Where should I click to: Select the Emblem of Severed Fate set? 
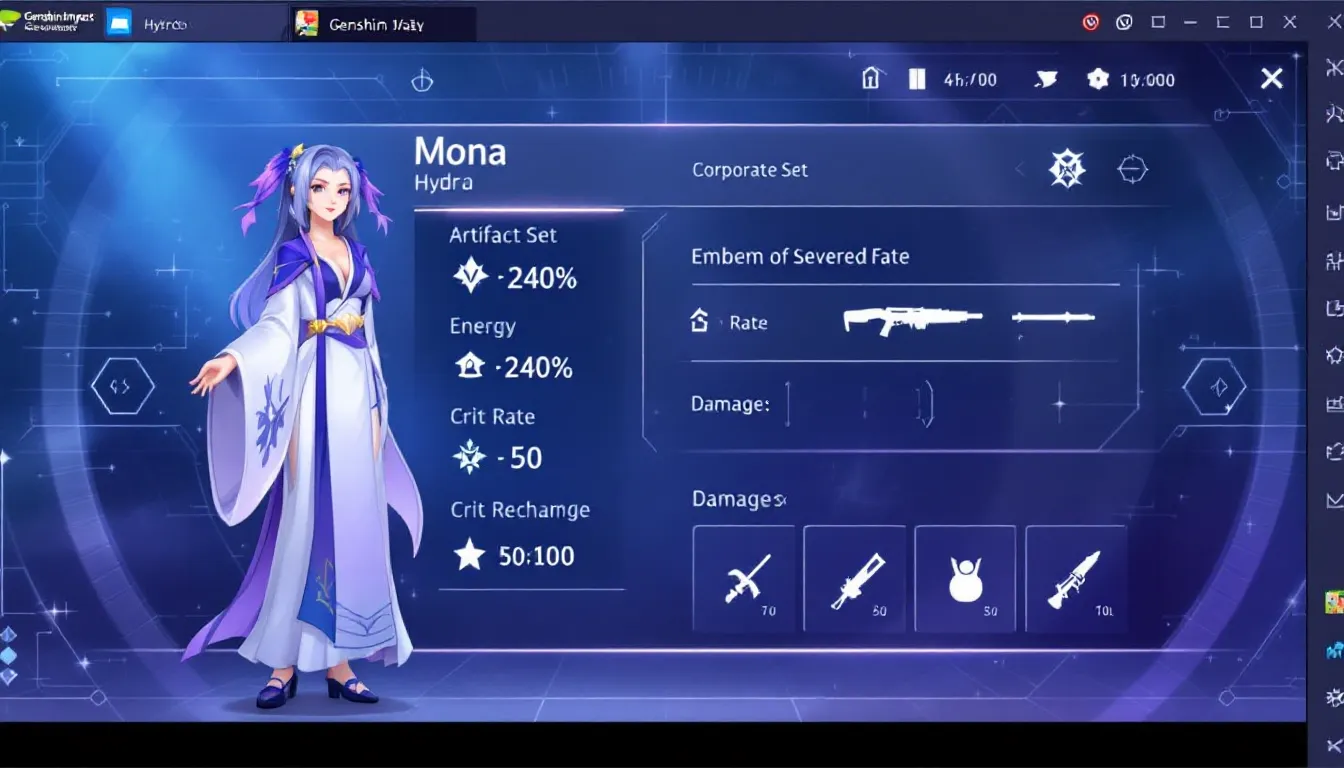[x=800, y=257]
